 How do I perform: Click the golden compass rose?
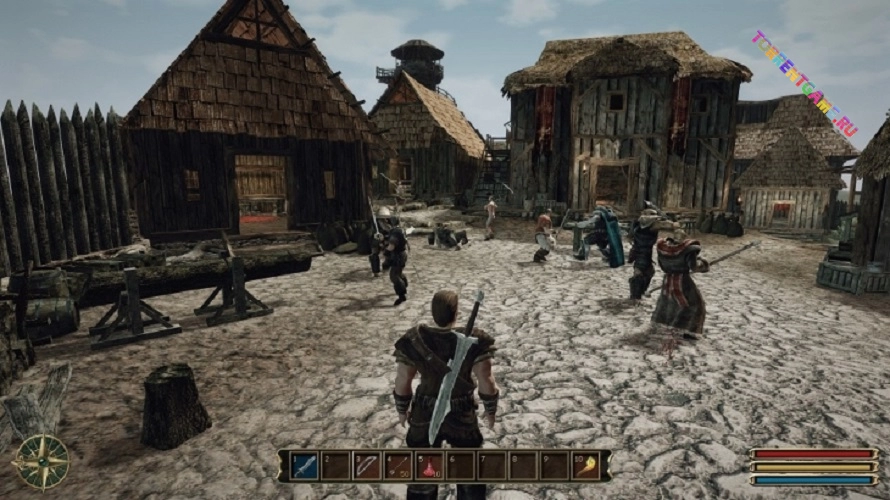click(42, 462)
